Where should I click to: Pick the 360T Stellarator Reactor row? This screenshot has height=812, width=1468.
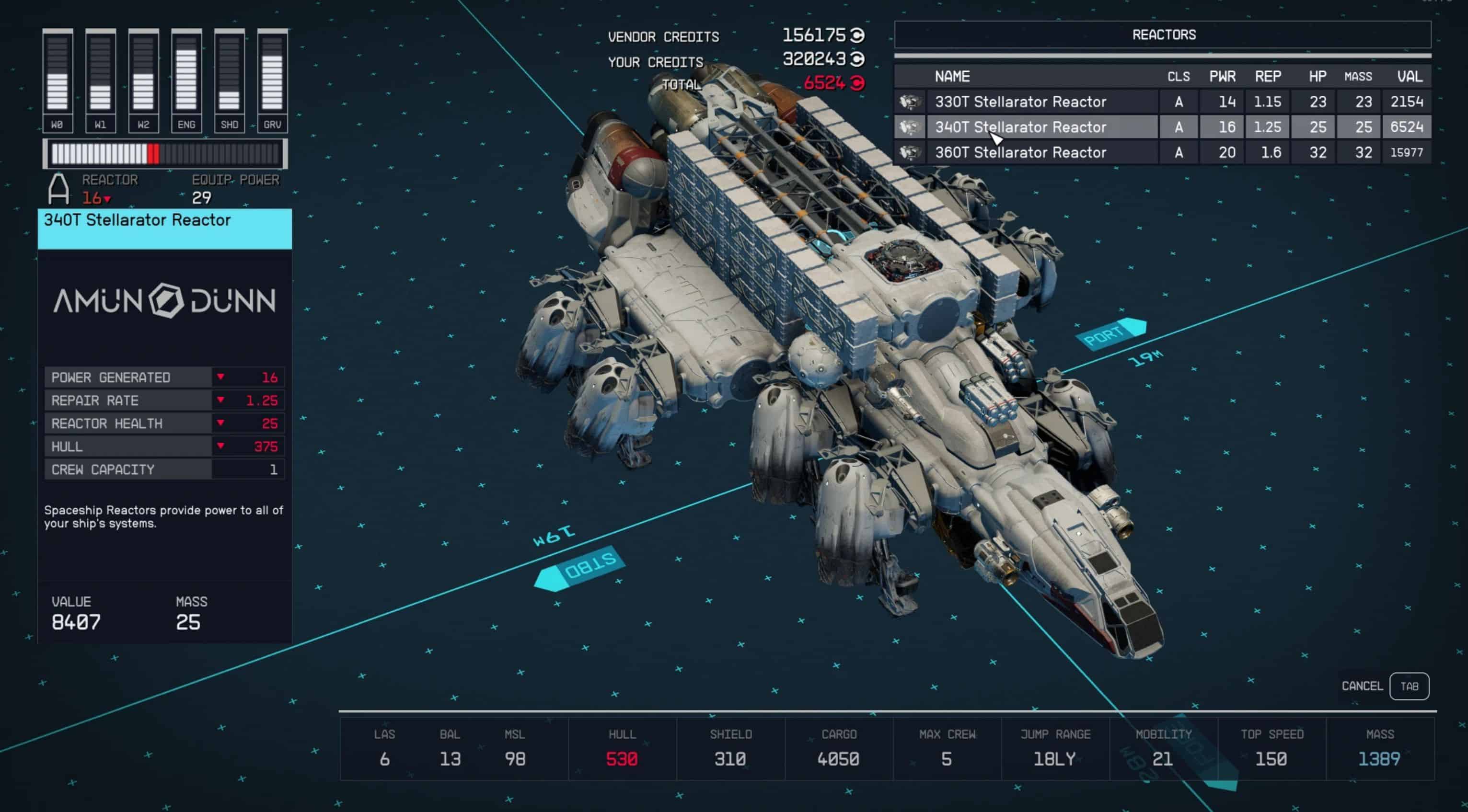(1020, 153)
